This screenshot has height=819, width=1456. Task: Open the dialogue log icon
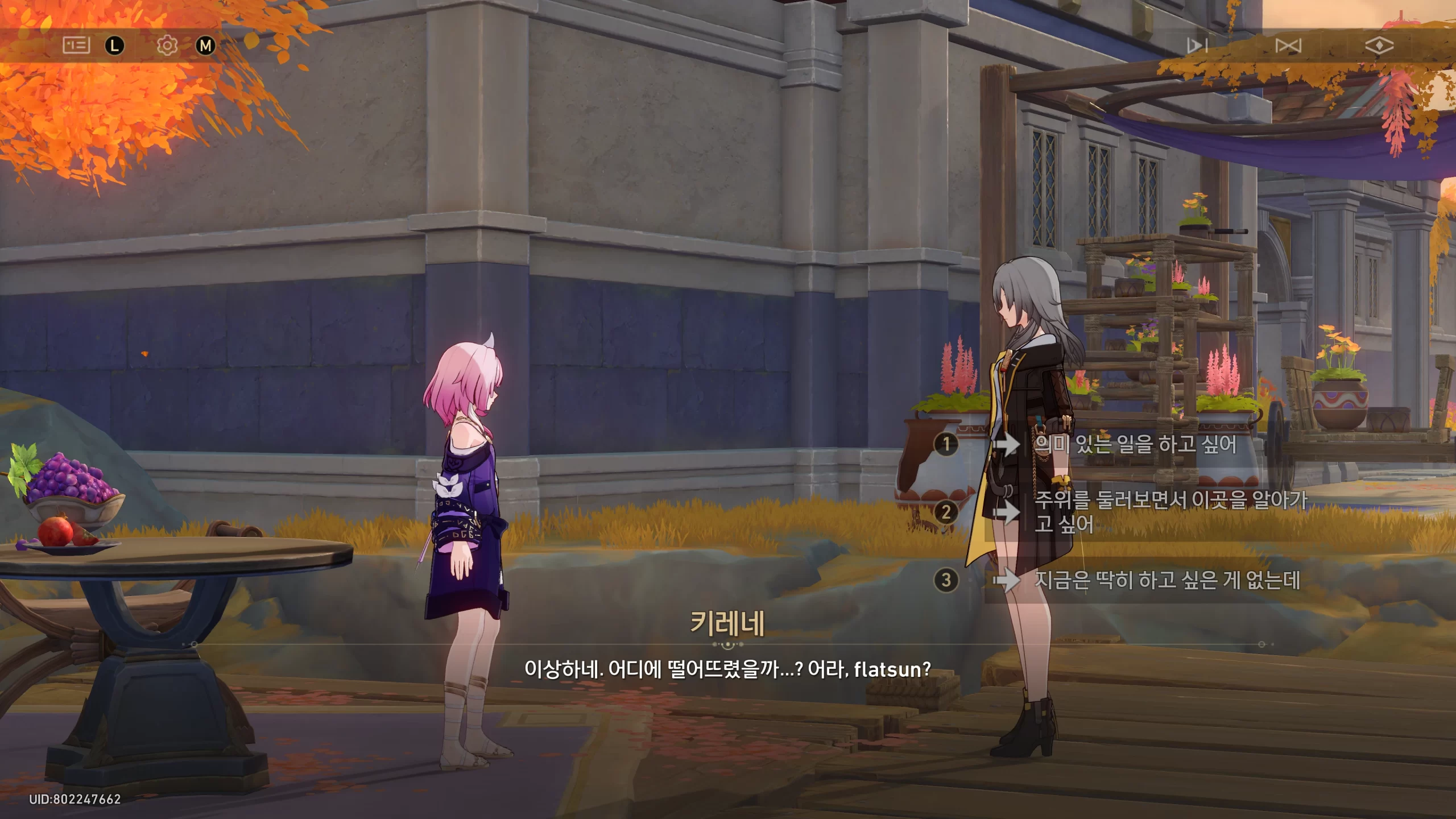point(76,45)
